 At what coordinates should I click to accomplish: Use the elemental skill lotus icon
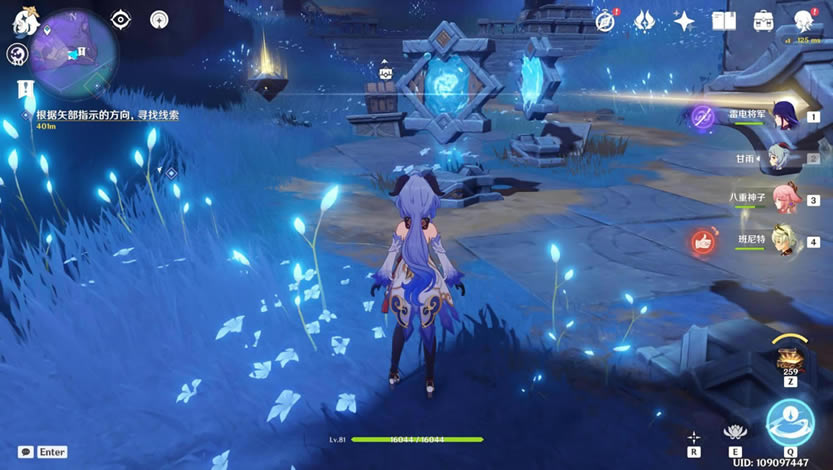(x=736, y=431)
